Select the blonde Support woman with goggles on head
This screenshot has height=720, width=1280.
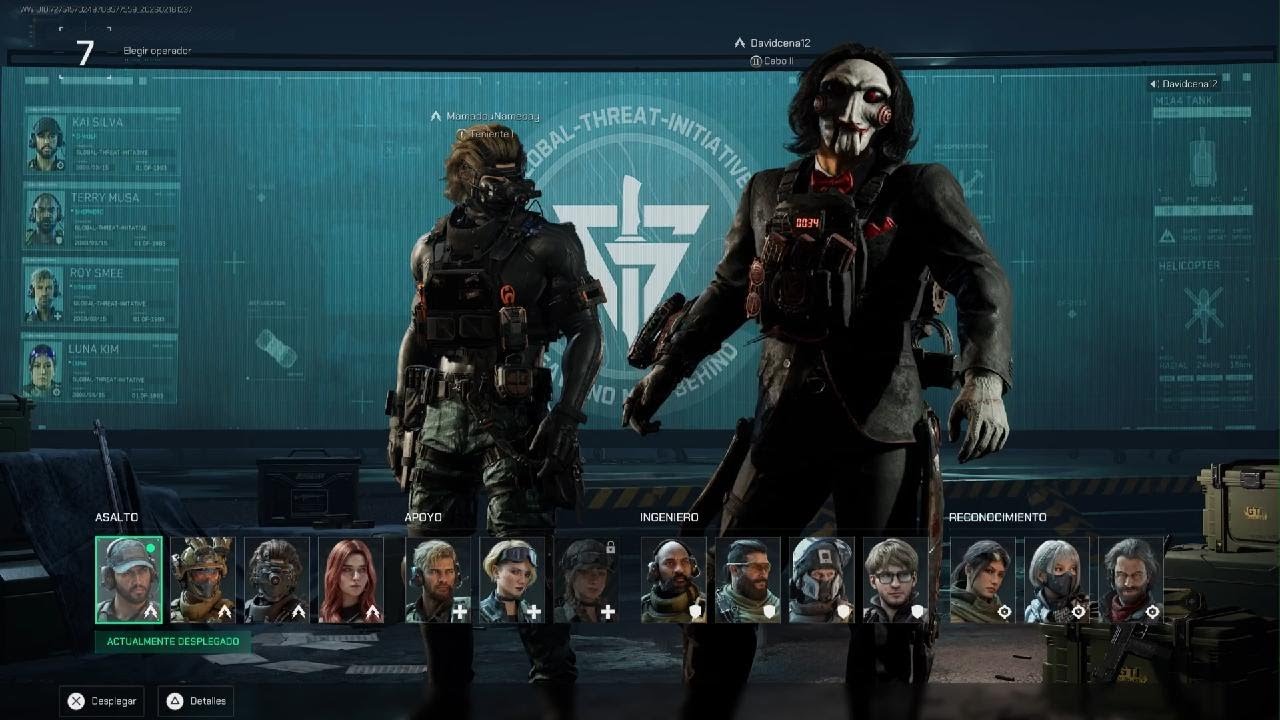pos(512,580)
